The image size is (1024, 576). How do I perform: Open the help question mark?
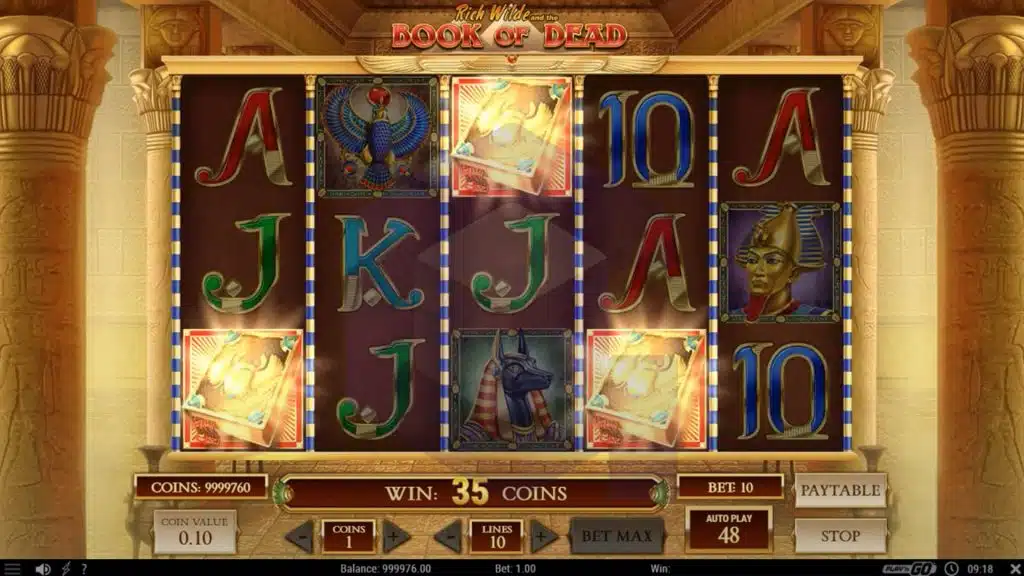[x=84, y=568]
